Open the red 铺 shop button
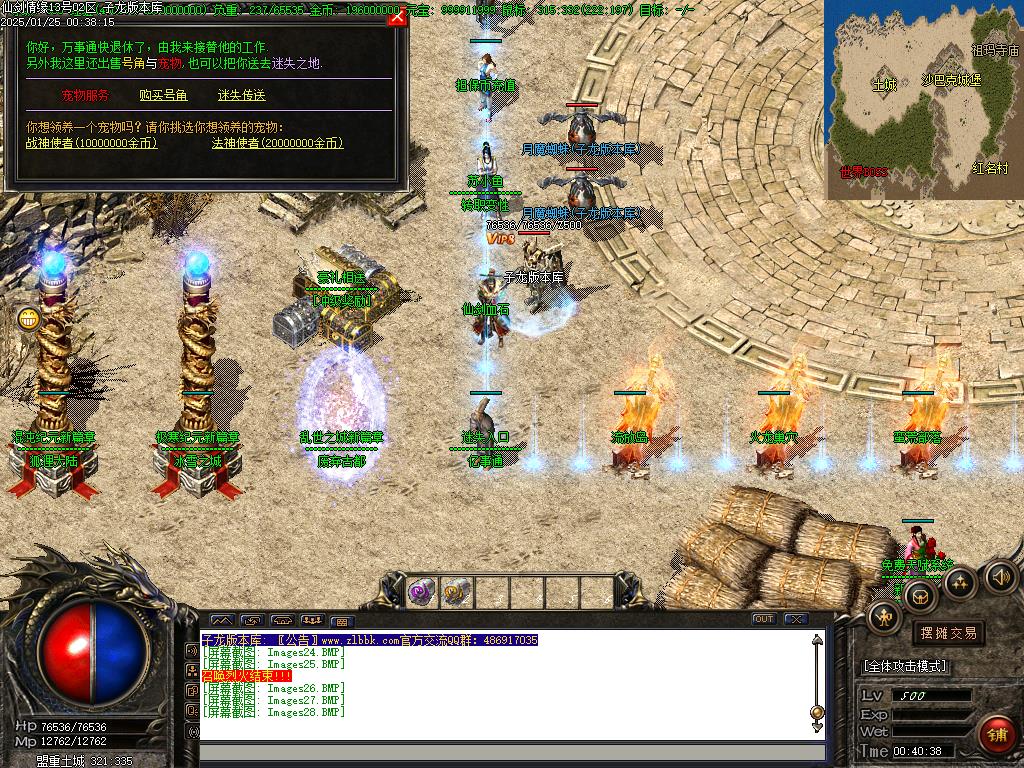 [x=996, y=735]
